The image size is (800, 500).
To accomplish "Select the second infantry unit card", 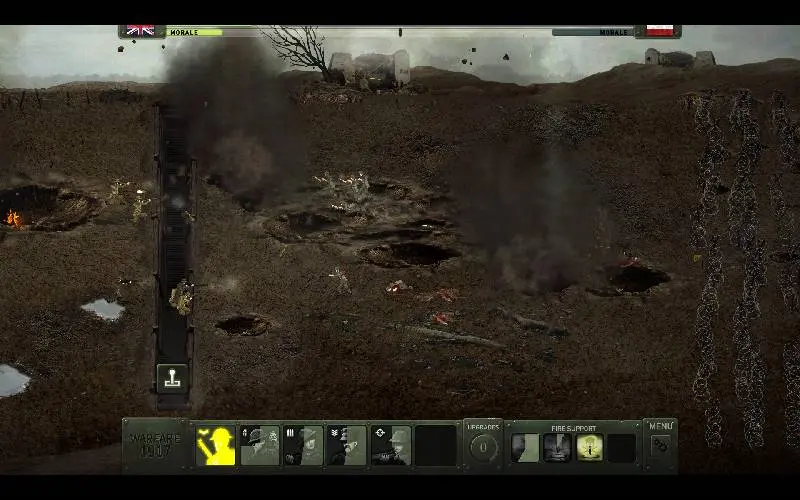I will [260, 446].
